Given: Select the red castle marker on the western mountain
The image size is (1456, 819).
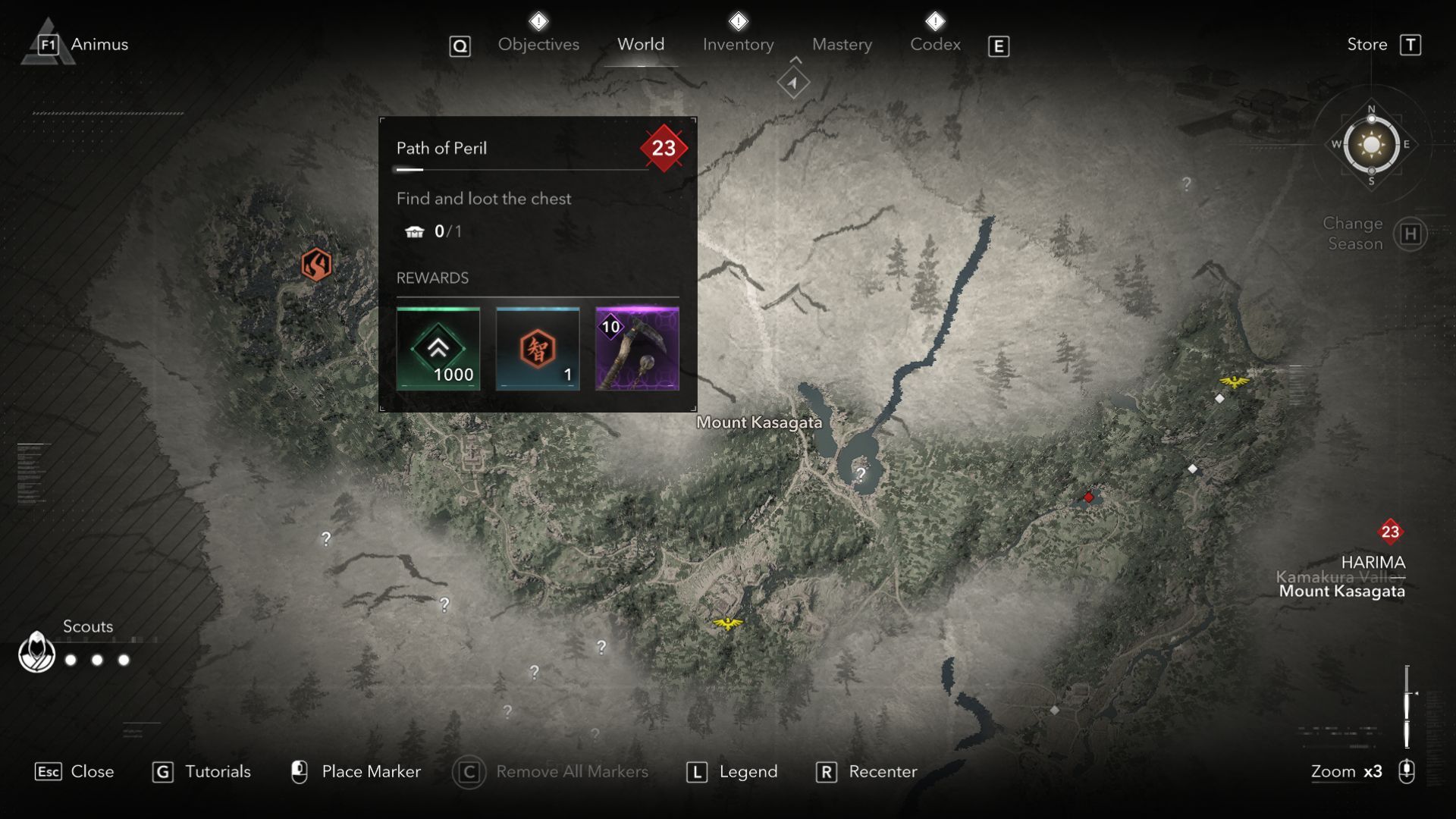Looking at the screenshot, I should (317, 264).
